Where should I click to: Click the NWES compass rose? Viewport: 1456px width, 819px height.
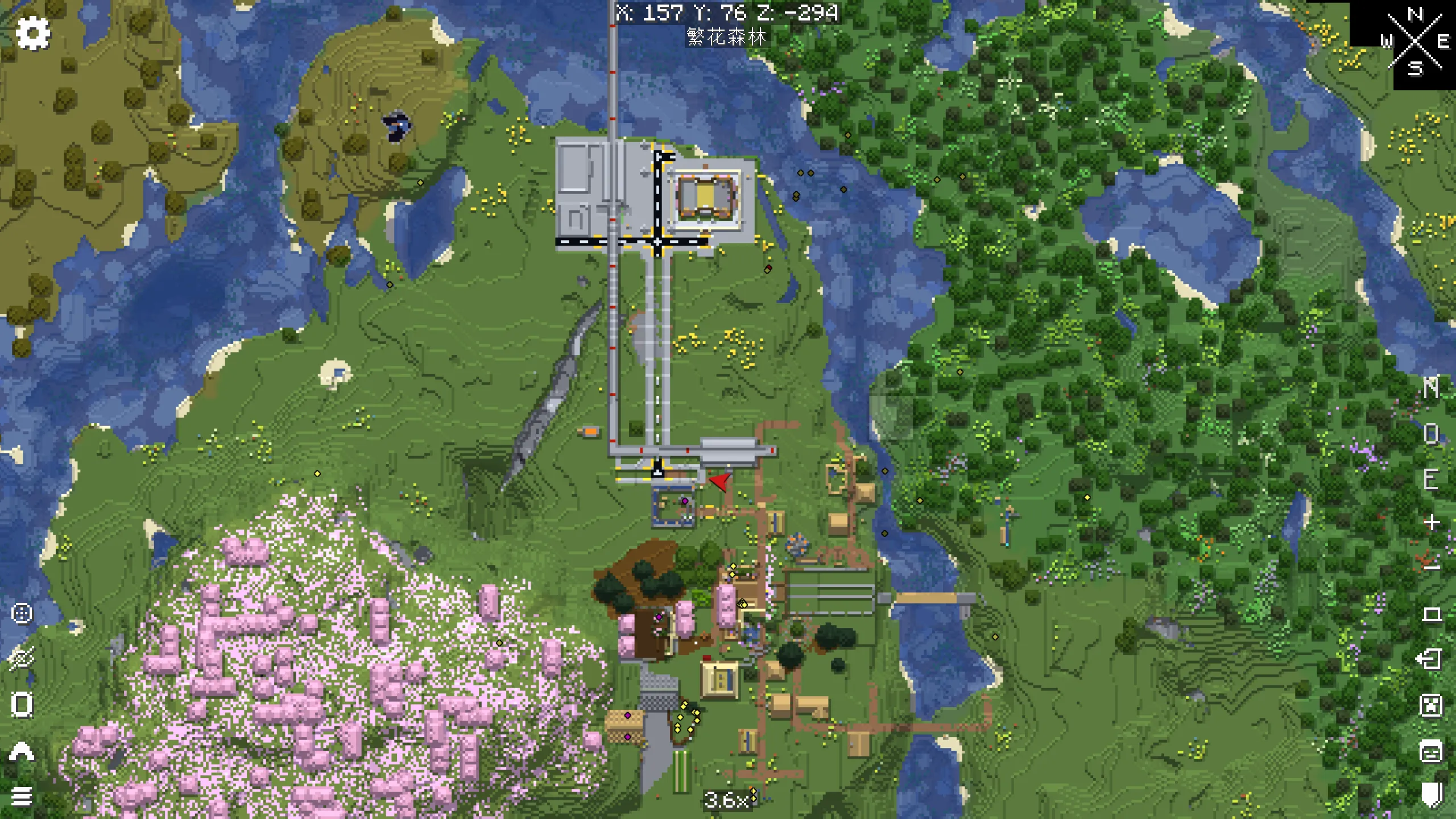(x=1415, y=41)
